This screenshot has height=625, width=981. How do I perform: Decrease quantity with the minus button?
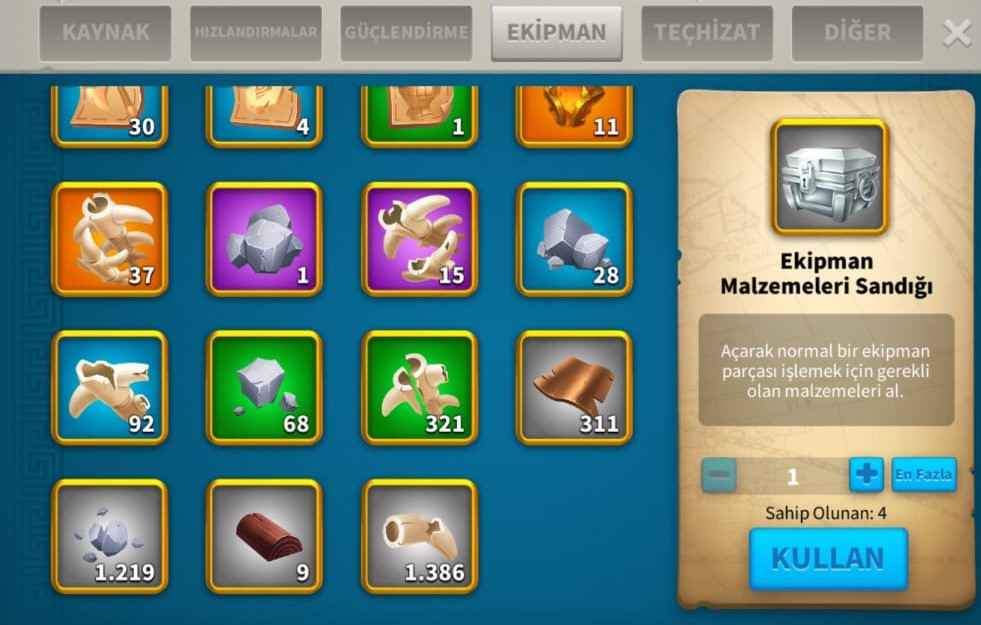[719, 474]
